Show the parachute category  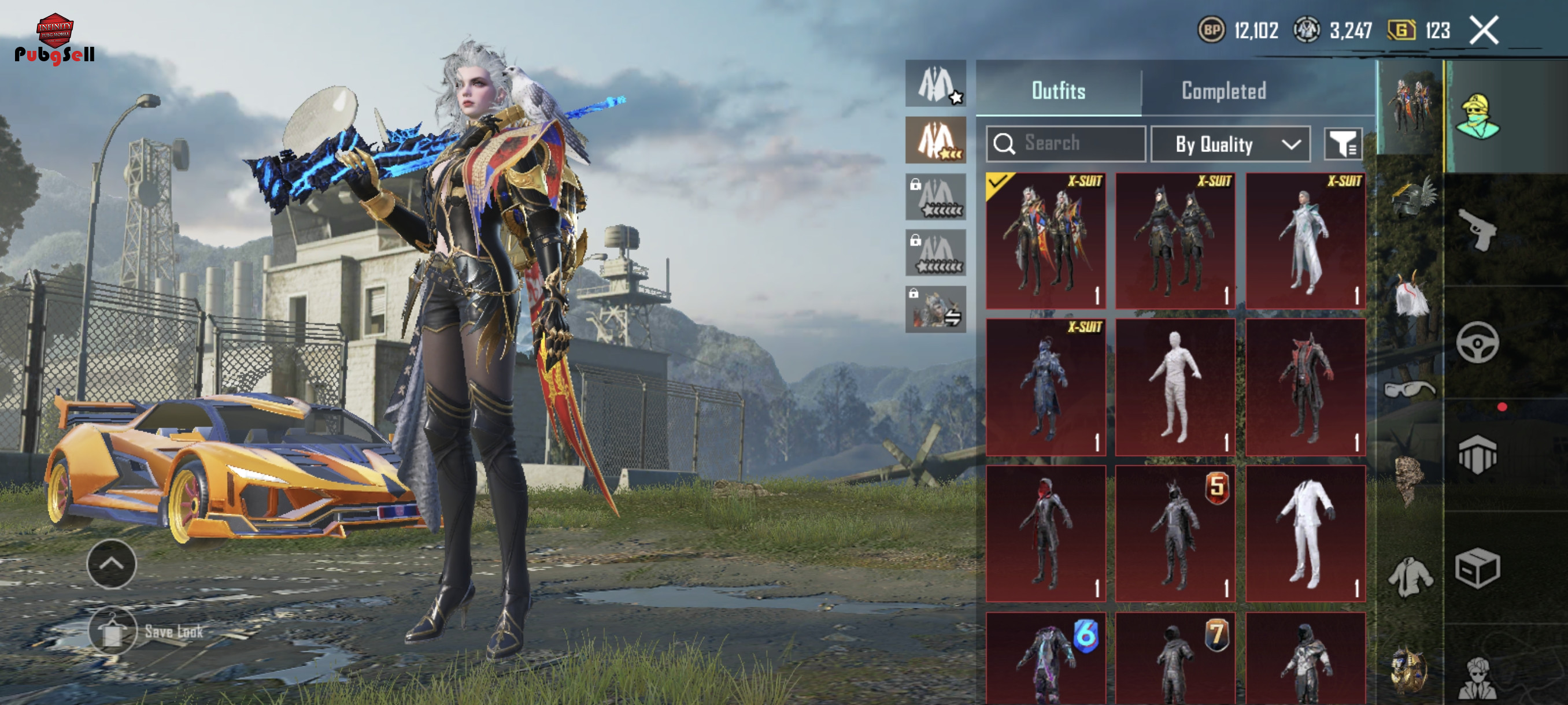point(1477,454)
